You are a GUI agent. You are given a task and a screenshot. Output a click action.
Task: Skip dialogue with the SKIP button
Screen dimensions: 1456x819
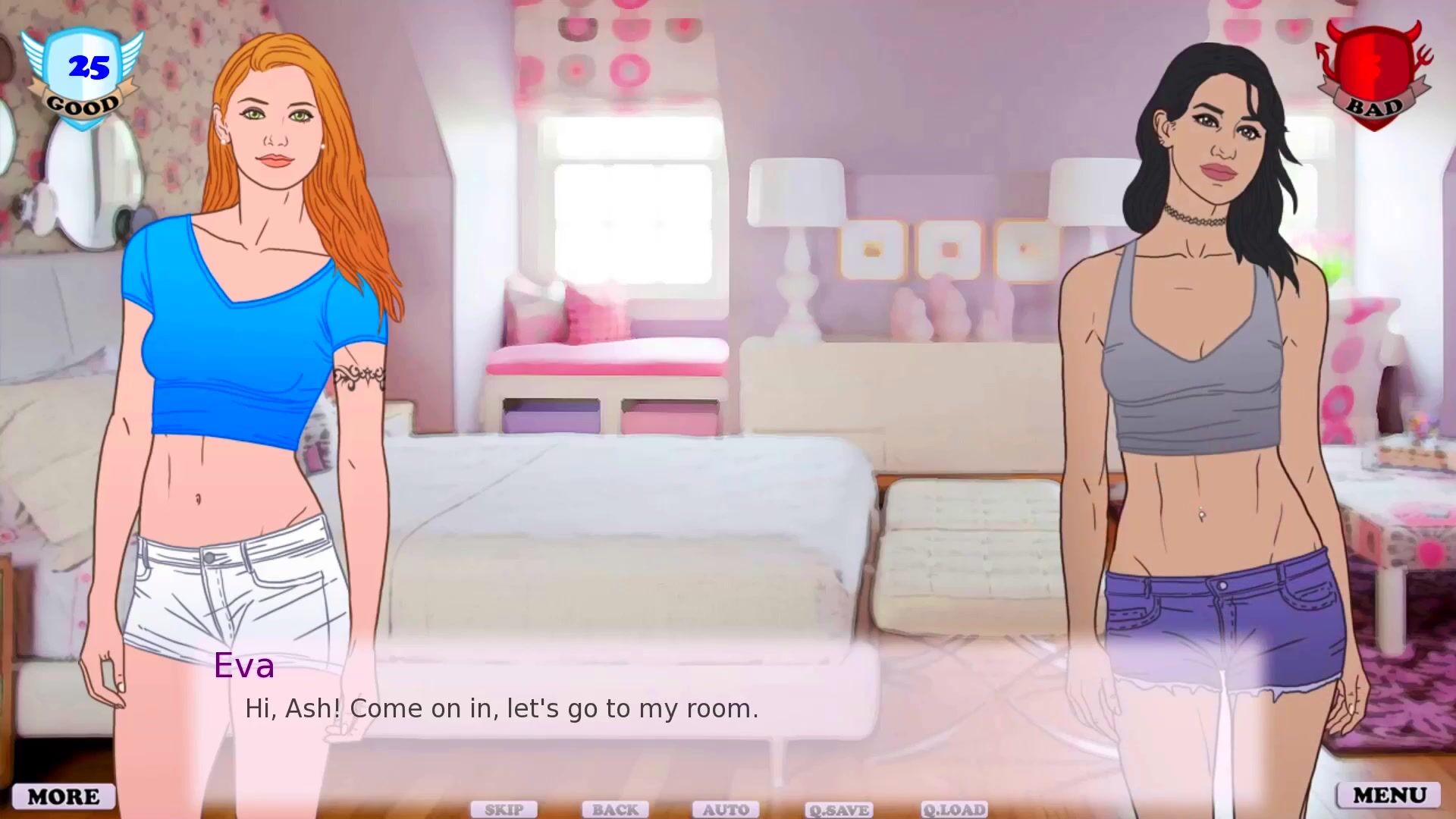click(x=504, y=810)
